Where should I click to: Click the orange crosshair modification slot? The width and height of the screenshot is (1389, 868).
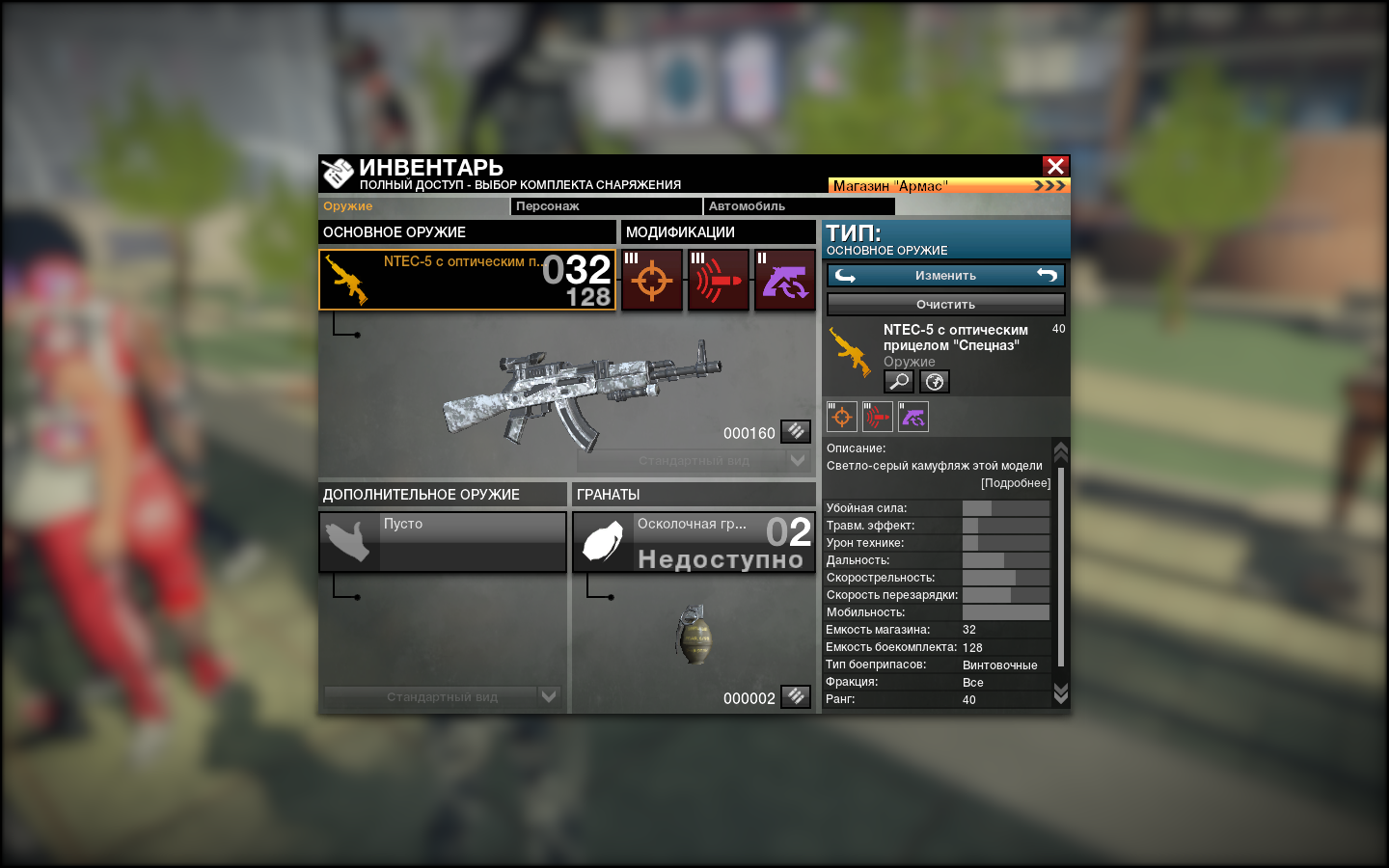pyautogui.click(x=652, y=280)
